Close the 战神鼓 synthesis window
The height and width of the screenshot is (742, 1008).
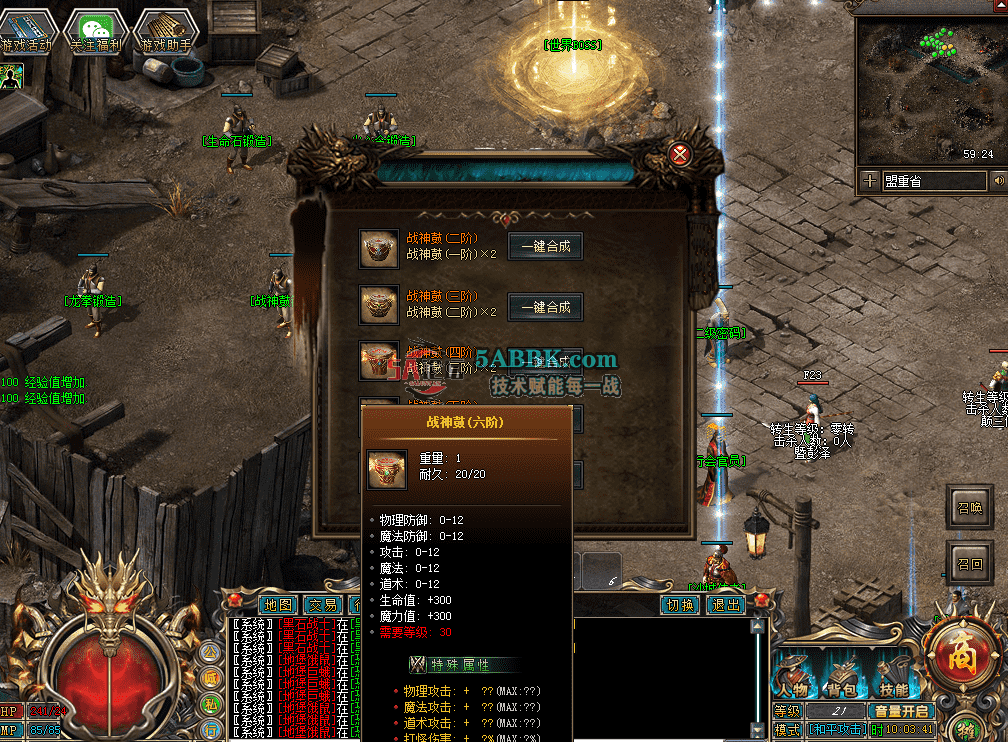coord(681,153)
